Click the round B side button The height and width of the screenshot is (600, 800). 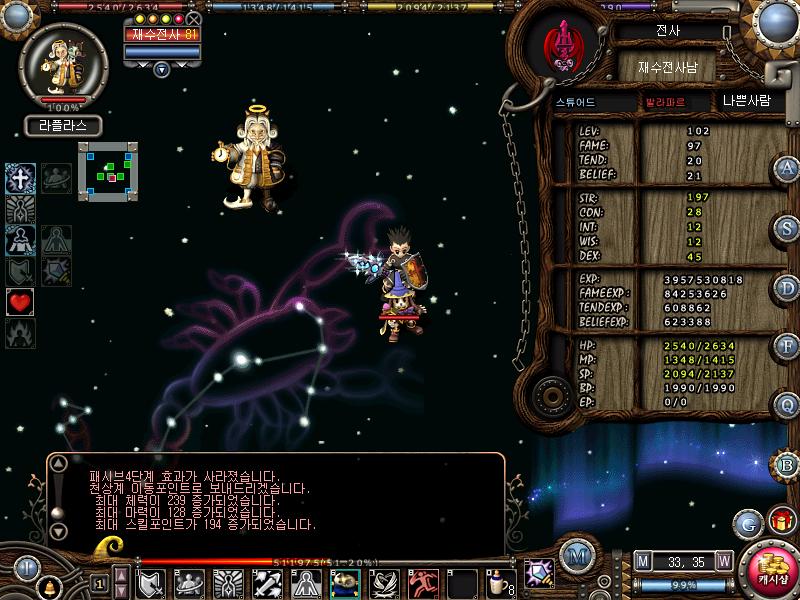coord(788,464)
